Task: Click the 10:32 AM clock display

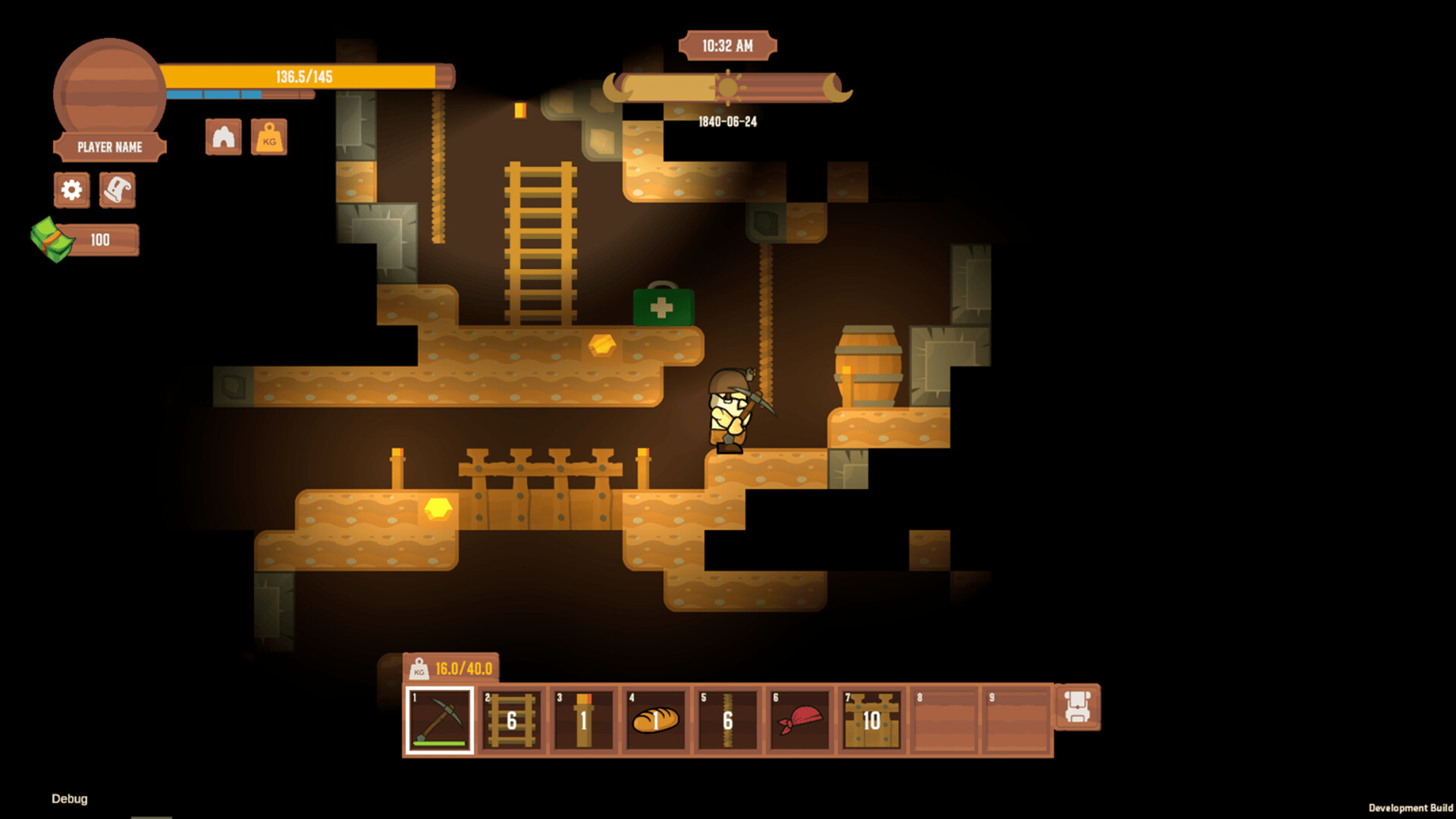Action: [726, 45]
